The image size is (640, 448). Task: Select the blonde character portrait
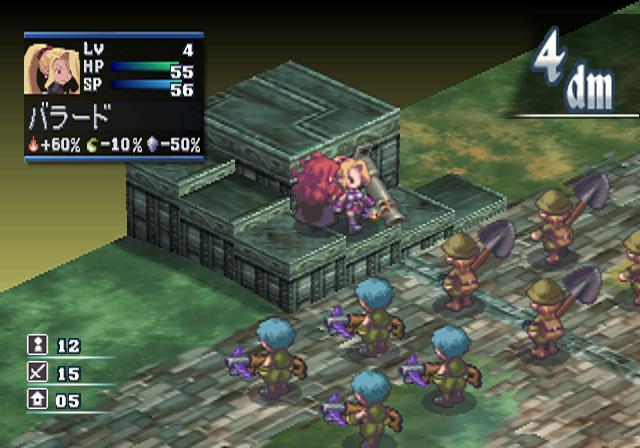point(46,68)
